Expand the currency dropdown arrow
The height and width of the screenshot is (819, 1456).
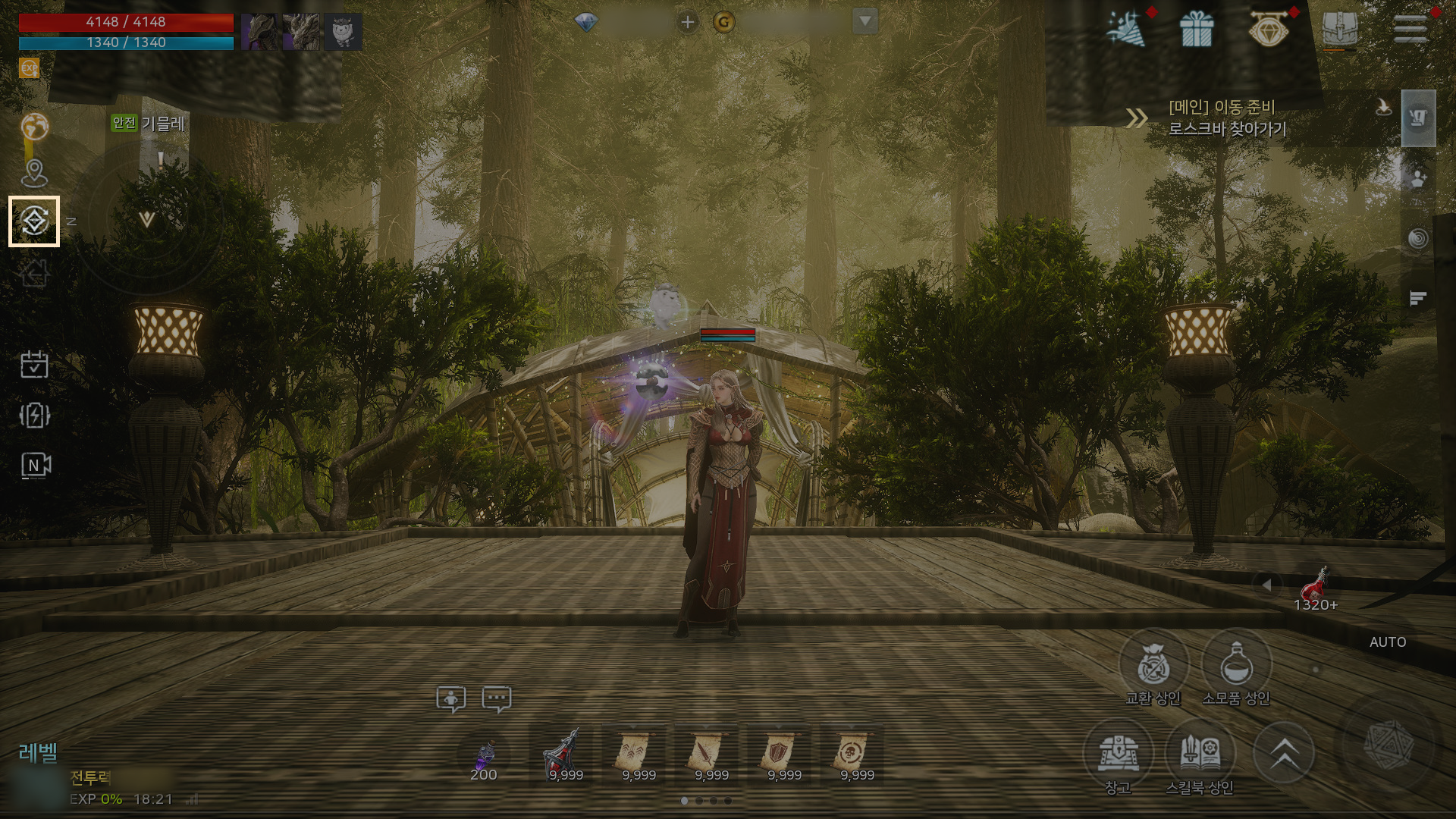click(864, 21)
